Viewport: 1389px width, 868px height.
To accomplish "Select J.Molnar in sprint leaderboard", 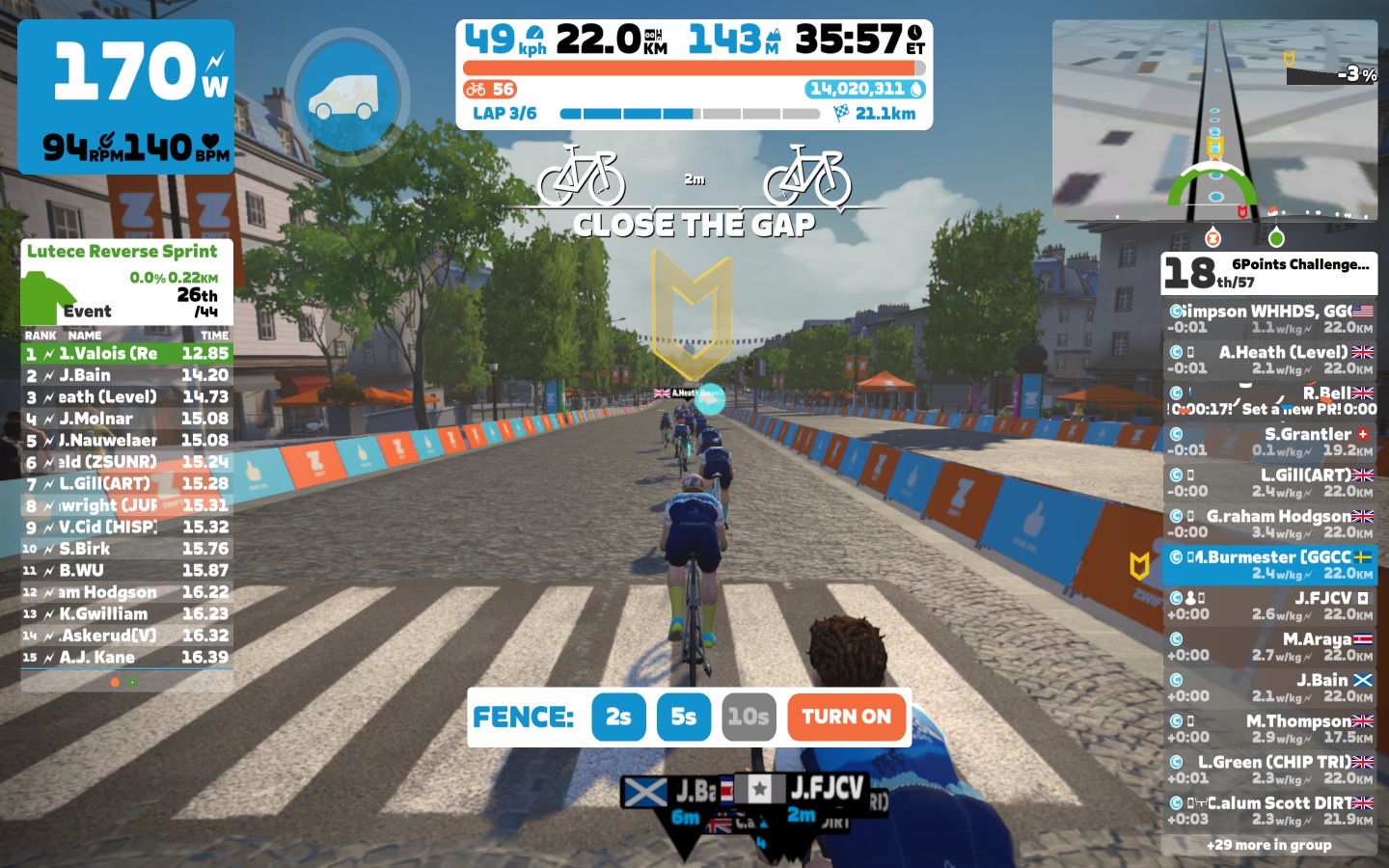I will point(126,419).
